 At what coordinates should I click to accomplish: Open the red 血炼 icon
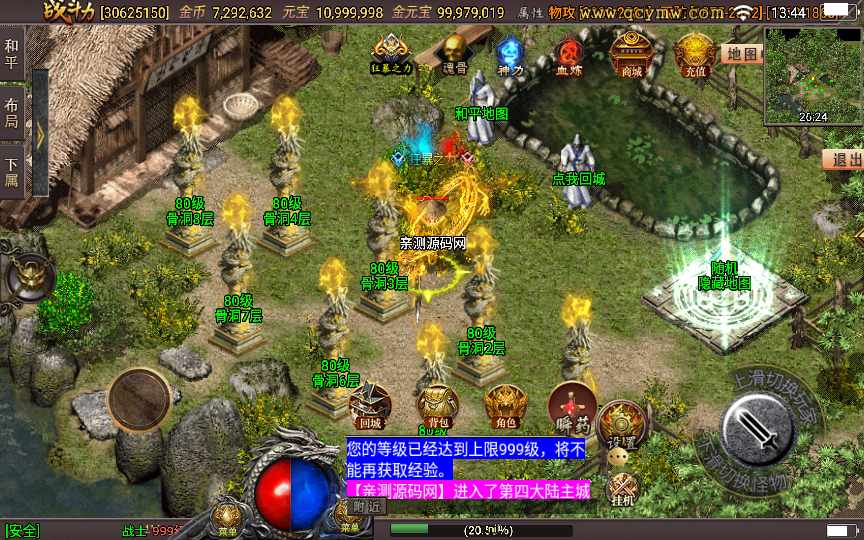point(570,53)
